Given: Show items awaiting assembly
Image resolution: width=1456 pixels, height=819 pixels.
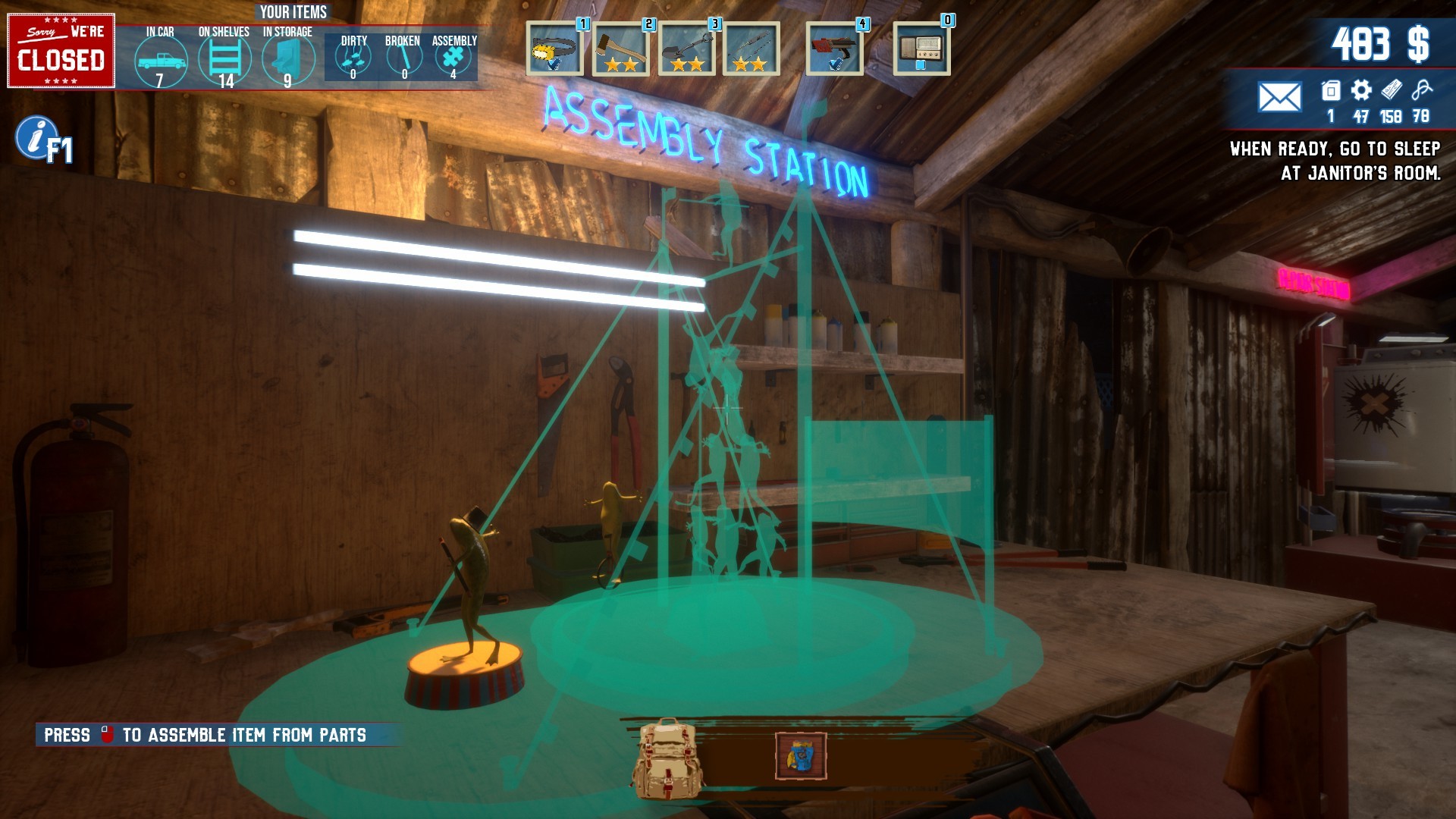Looking at the screenshot, I should pyautogui.click(x=453, y=58).
